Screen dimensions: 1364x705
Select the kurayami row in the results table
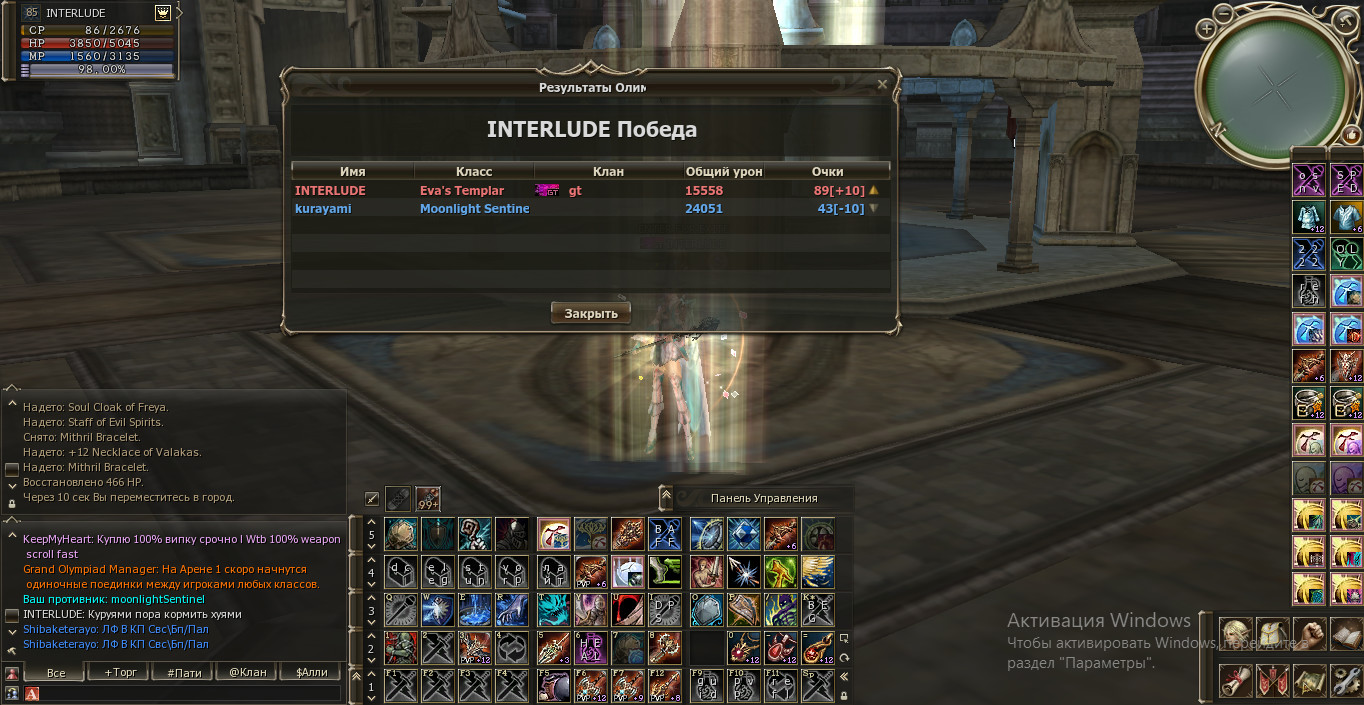coord(590,209)
